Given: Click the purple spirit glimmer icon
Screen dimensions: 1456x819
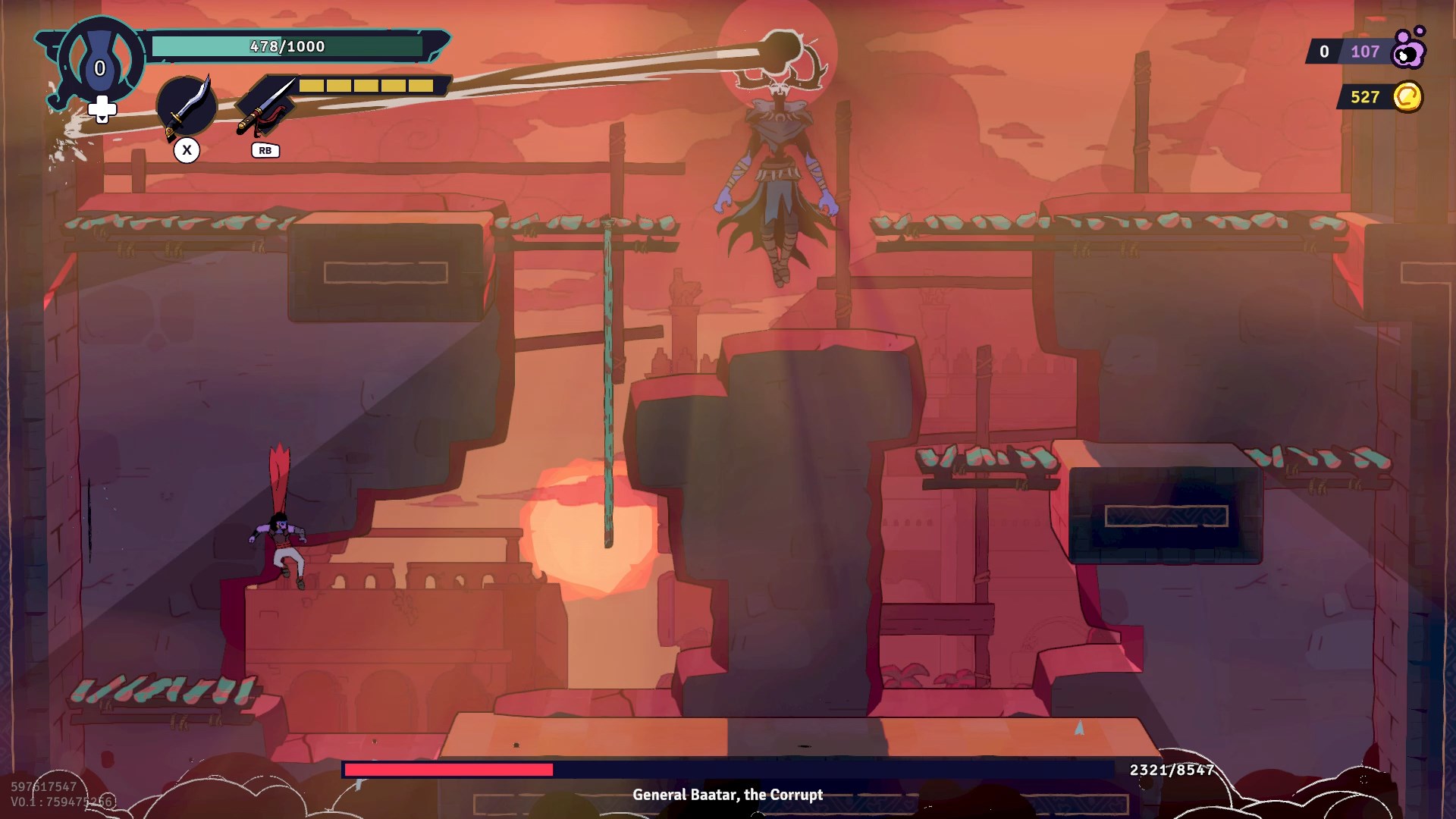Looking at the screenshot, I should [x=1409, y=49].
